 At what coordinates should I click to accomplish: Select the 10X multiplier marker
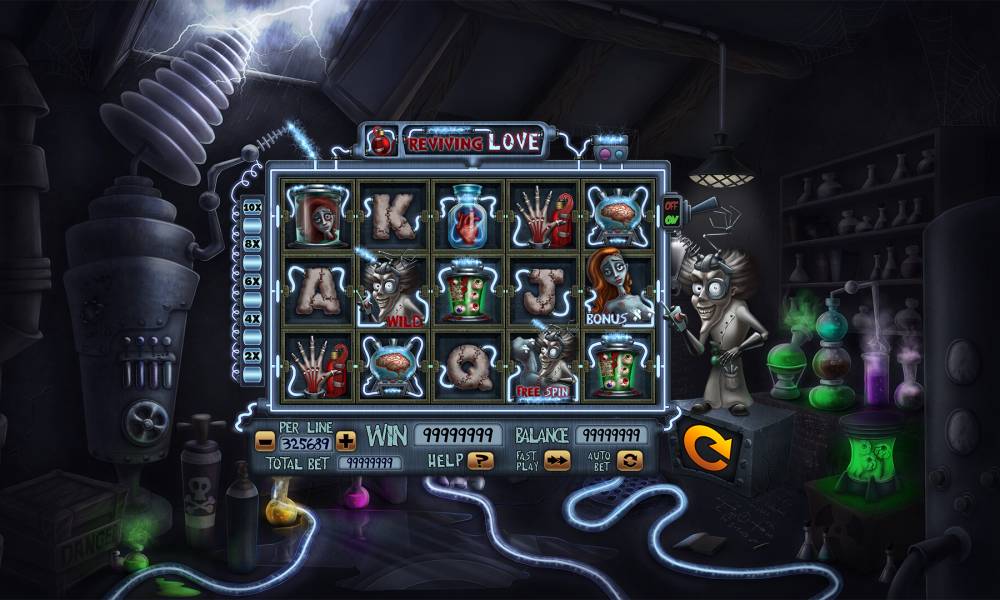[x=252, y=207]
